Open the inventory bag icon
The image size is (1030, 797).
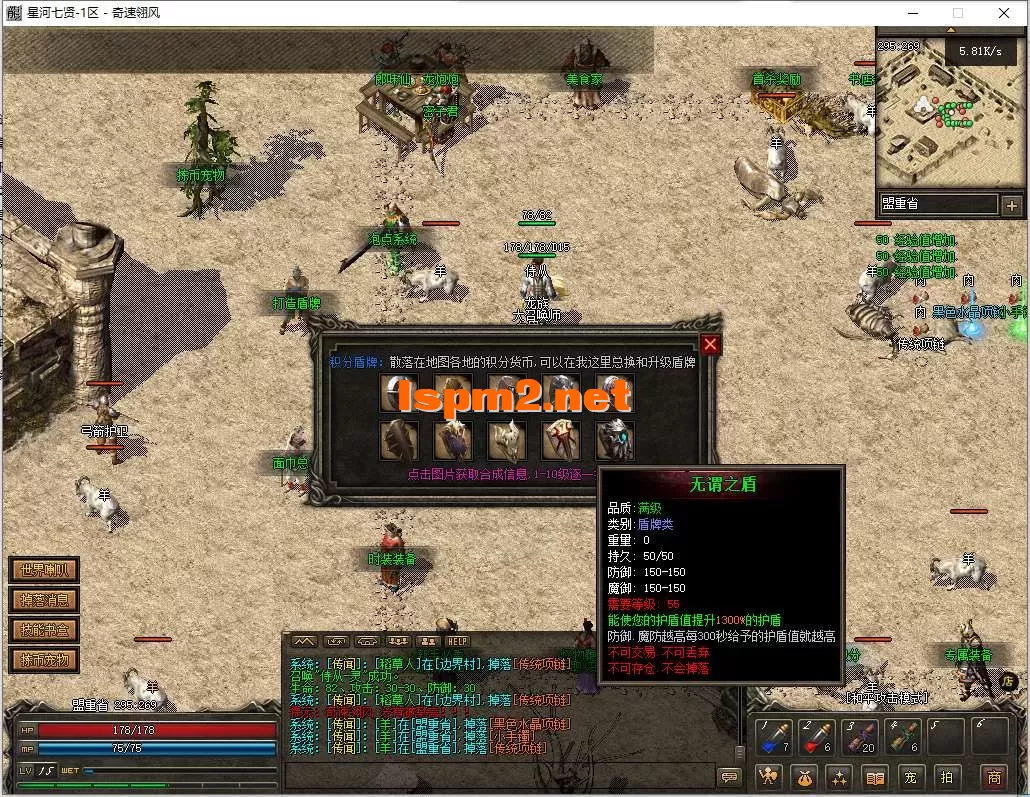pyautogui.click(x=804, y=777)
